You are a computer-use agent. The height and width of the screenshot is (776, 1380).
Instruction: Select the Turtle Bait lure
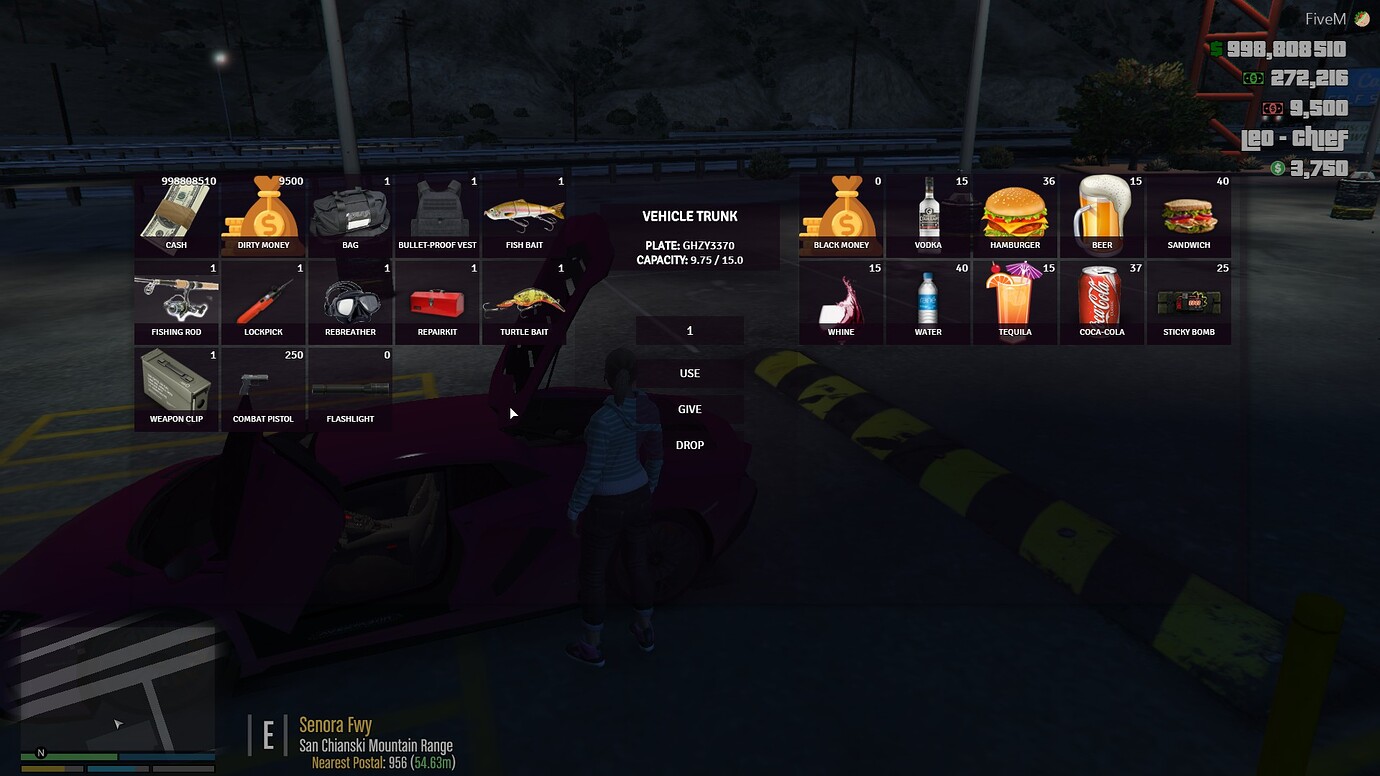tap(524, 299)
